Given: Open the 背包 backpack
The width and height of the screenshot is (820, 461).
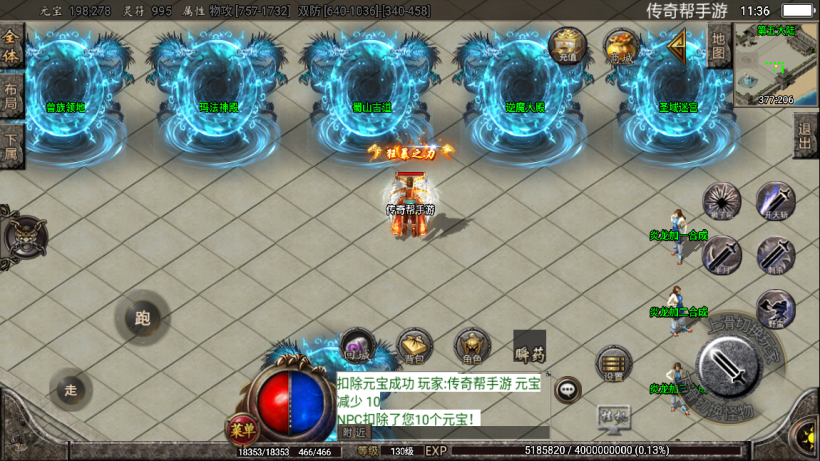Looking at the screenshot, I should (x=414, y=346).
